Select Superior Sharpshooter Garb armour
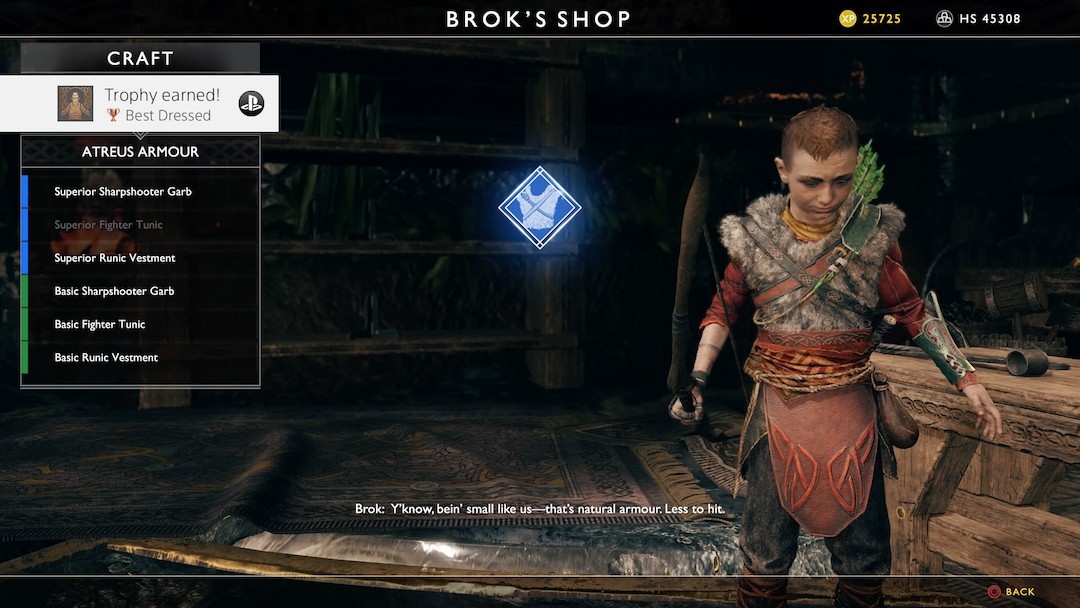Screen dimensions: 1080x608 coord(123,192)
